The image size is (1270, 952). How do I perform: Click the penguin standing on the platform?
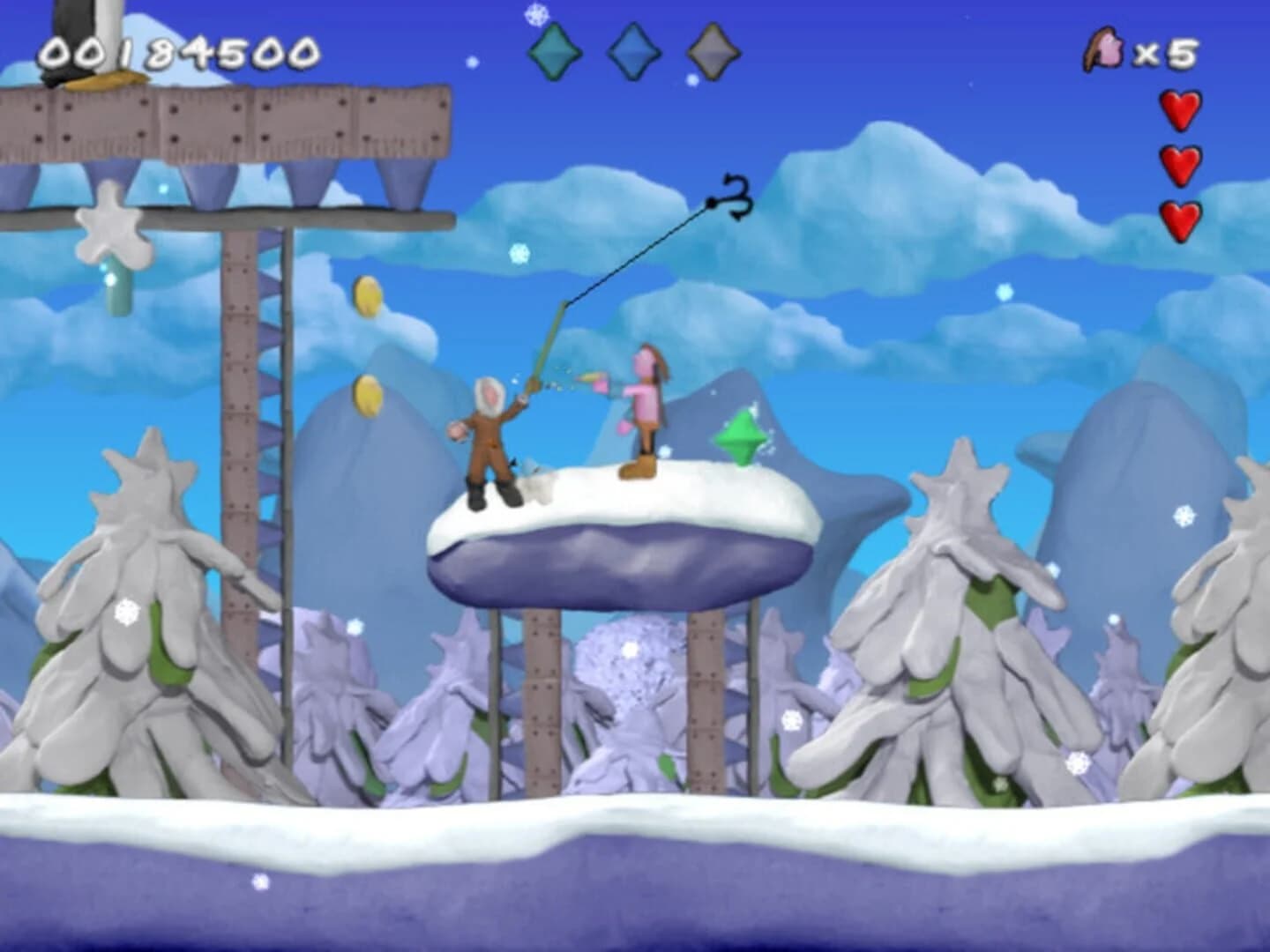tap(84, 40)
